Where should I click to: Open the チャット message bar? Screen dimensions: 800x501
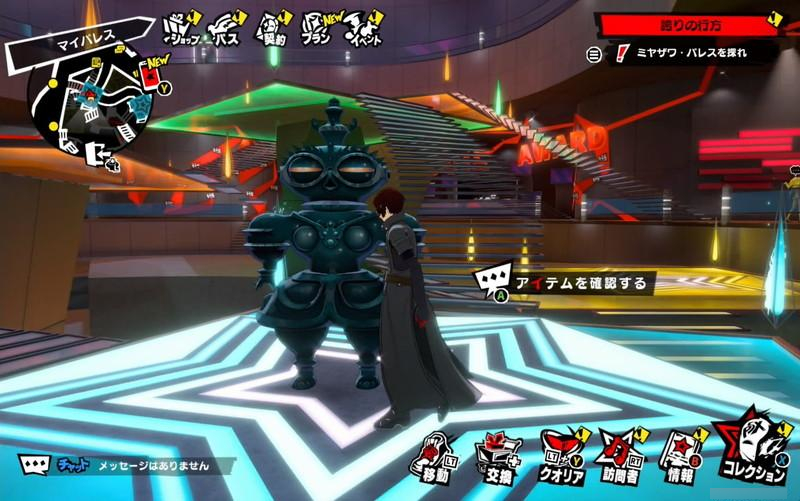[x=128, y=465]
